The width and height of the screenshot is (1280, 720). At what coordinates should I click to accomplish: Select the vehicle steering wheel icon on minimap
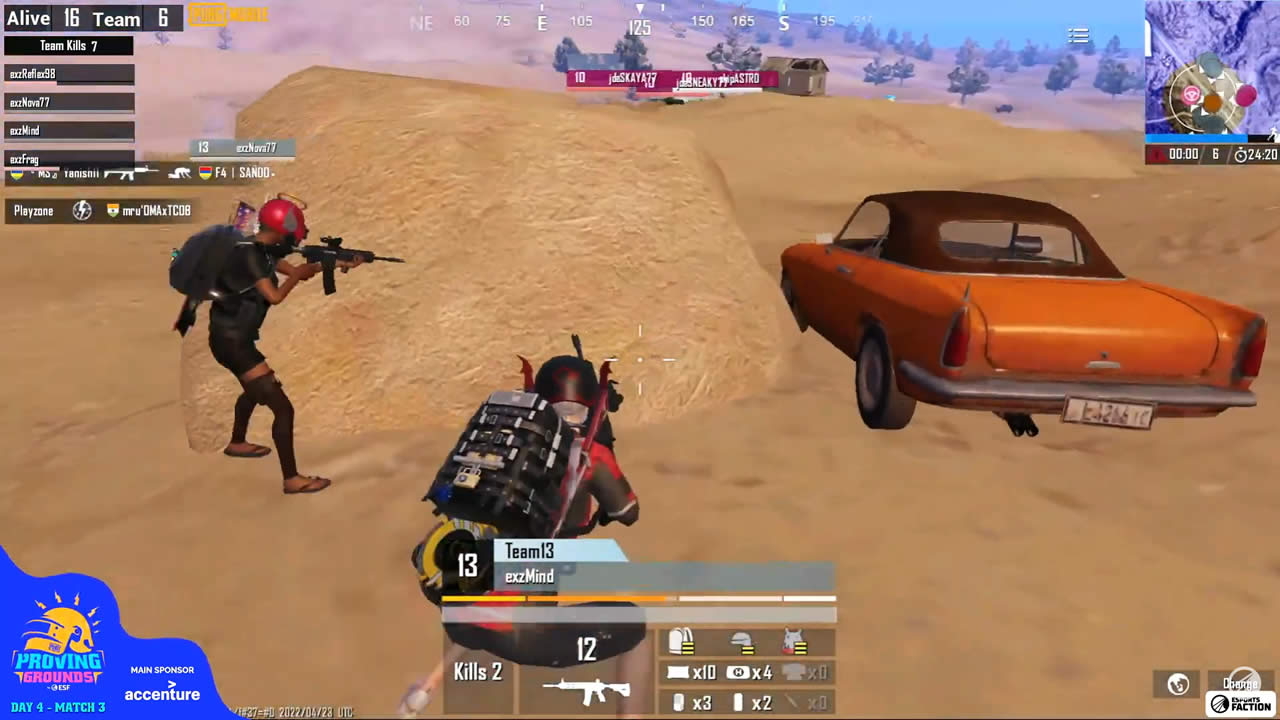click(1191, 94)
